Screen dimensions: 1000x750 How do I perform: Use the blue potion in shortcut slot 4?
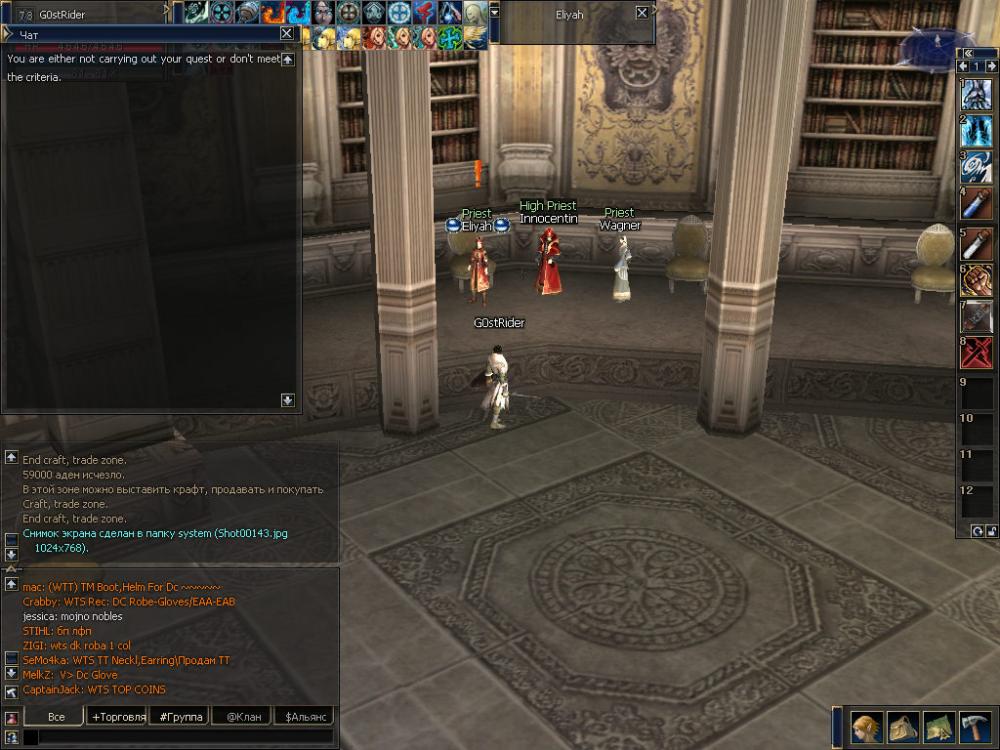(x=977, y=204)
